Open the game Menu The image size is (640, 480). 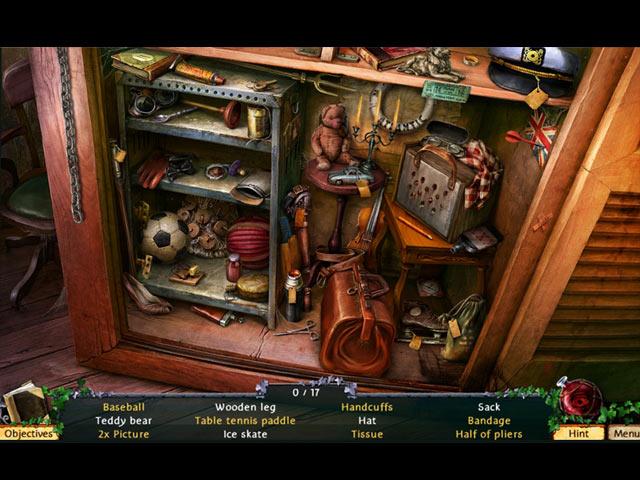(625, 433)
